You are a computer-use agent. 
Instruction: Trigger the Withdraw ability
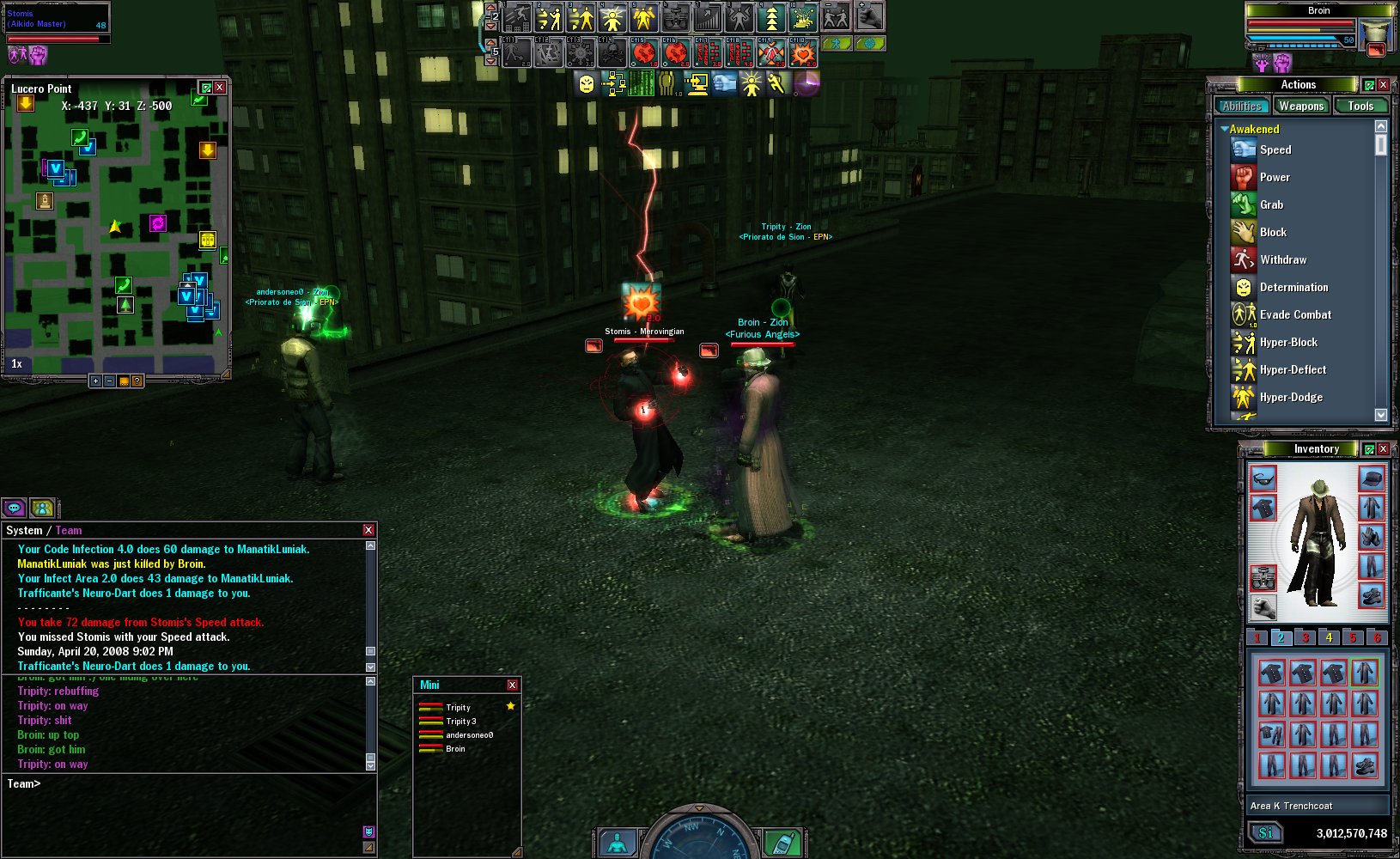[x=1282, y=259]
